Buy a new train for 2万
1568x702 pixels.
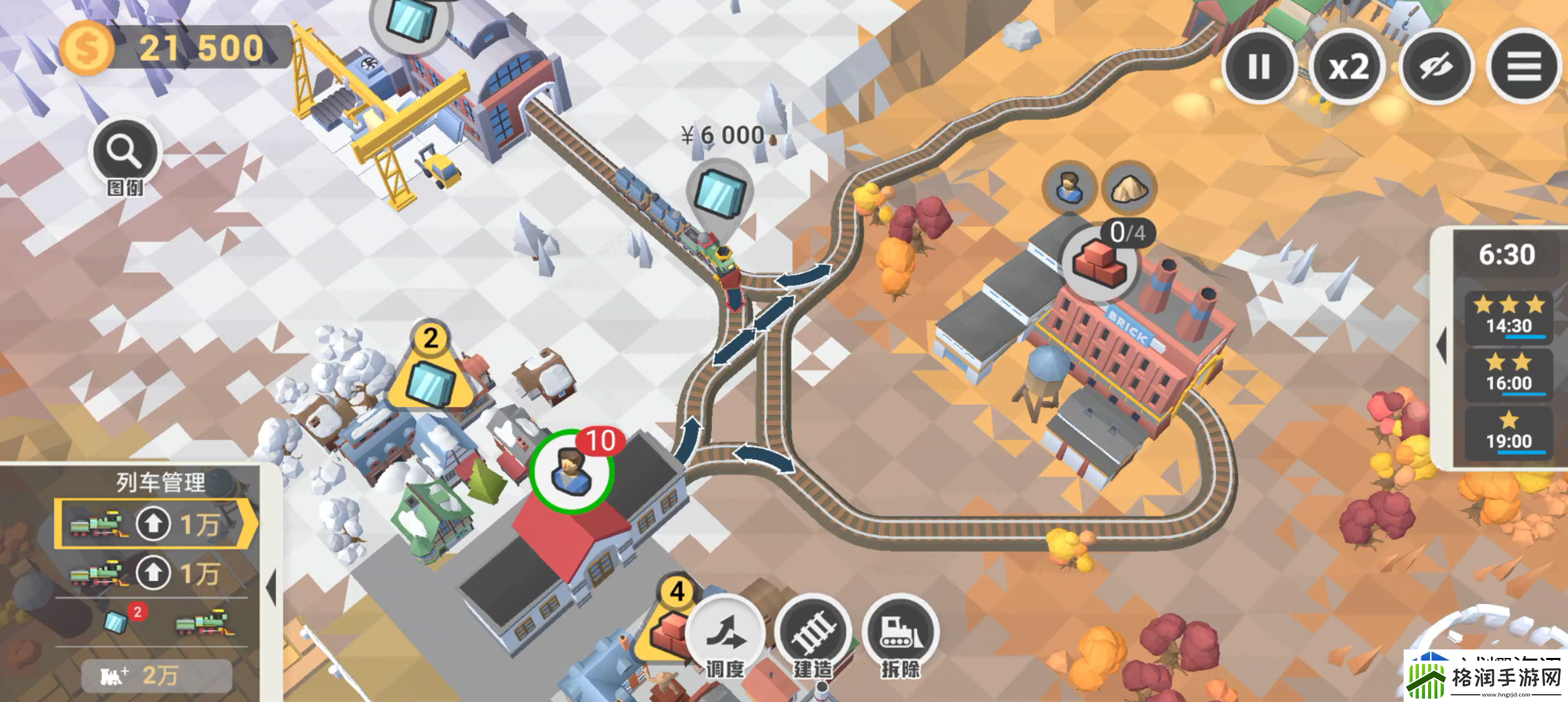(156, 675)
